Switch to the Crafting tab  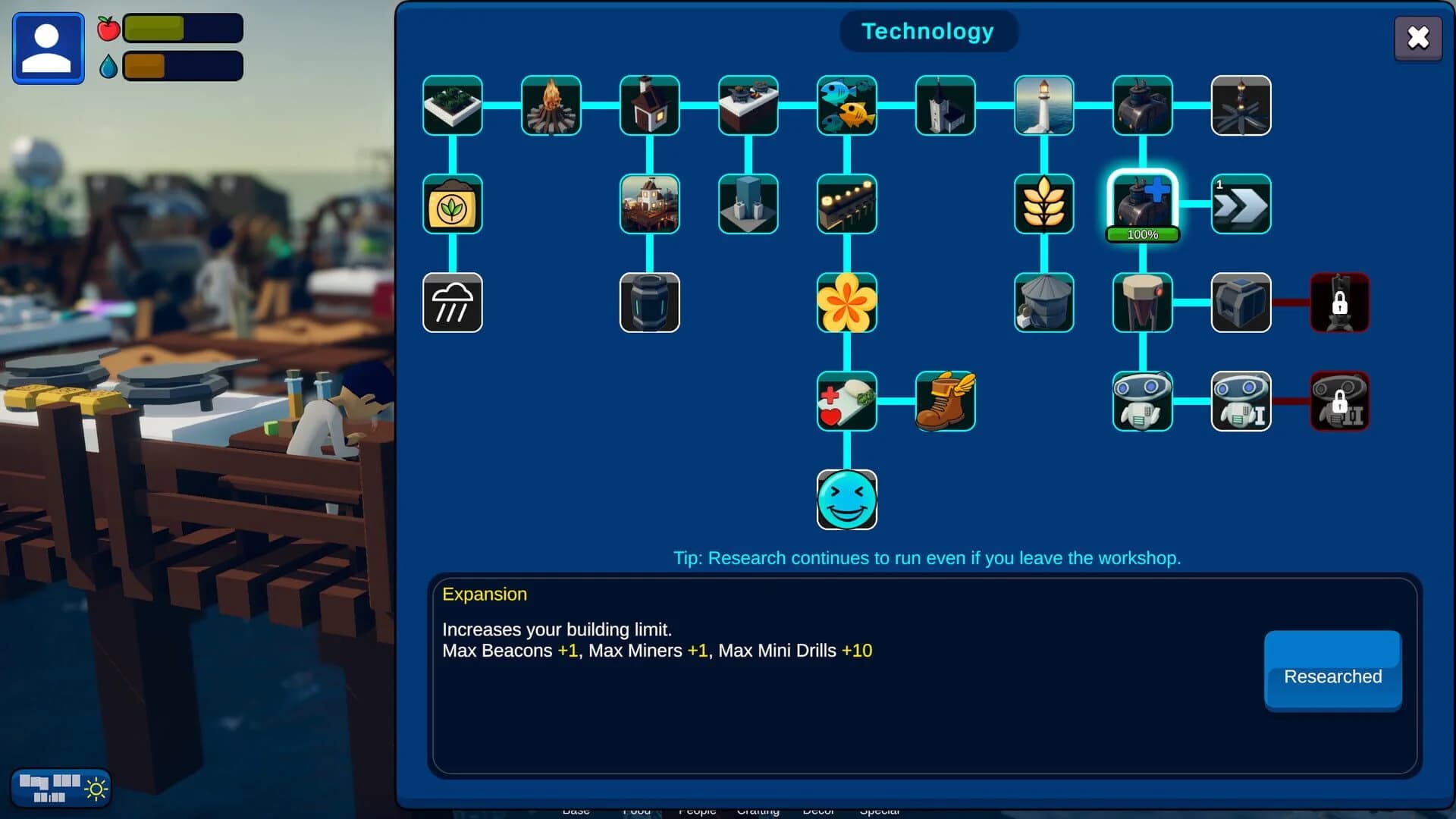coord(758,810)
